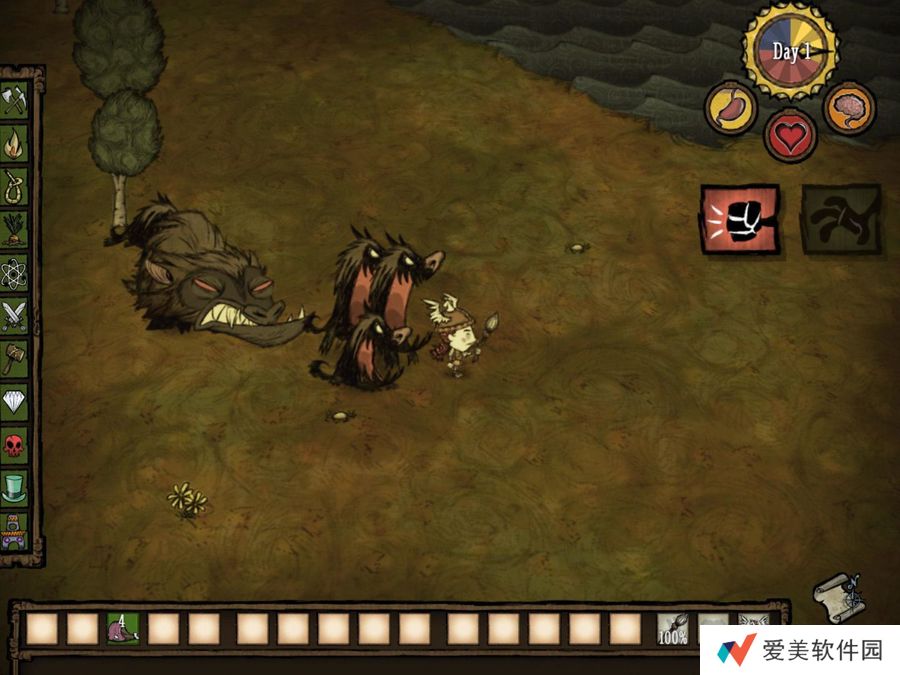Select the inventory slot holding four items
The height and width of the screenshot is (675, 900).
[x=124, y=628]
